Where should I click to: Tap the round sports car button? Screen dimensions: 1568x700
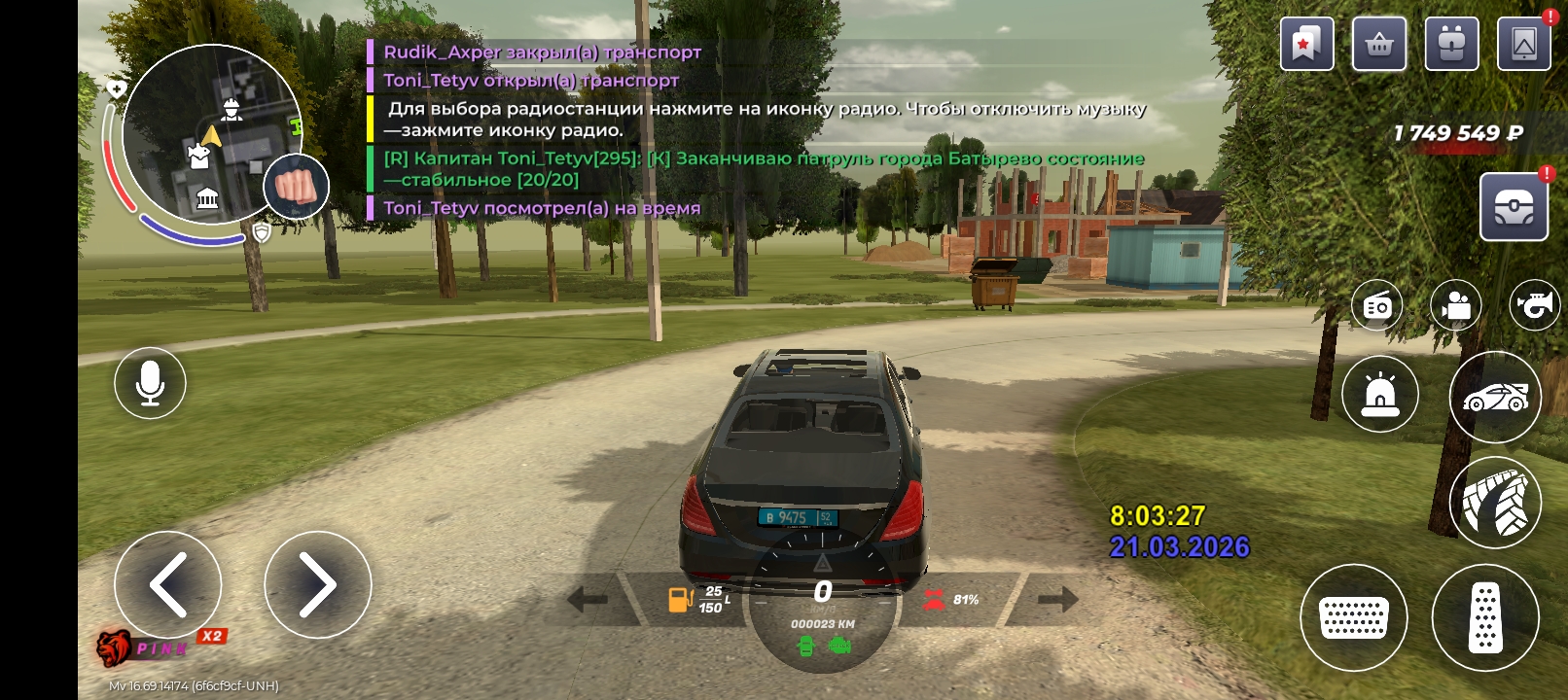(x=1495, y=397)
